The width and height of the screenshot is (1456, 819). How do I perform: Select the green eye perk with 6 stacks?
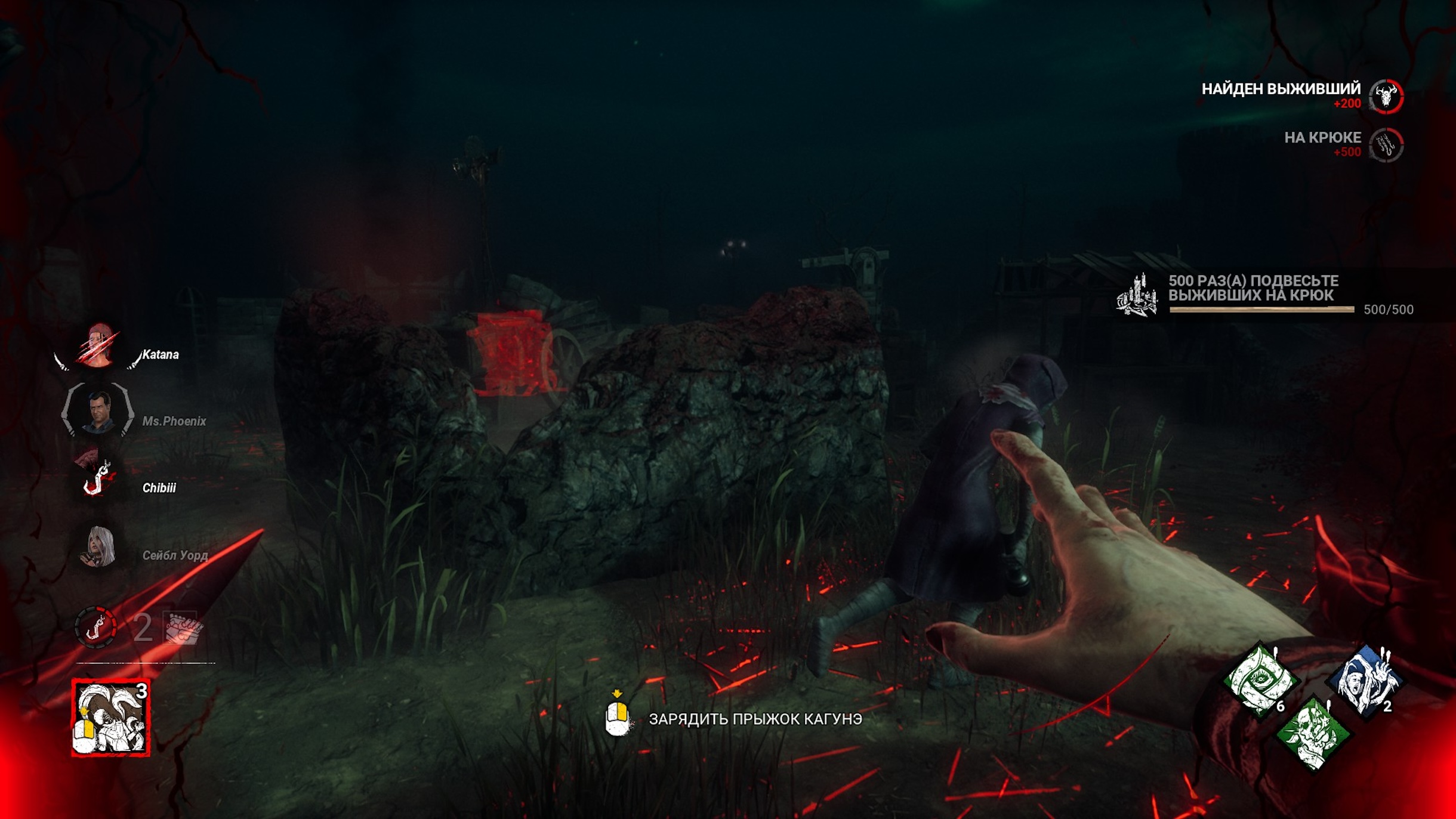1259,680
